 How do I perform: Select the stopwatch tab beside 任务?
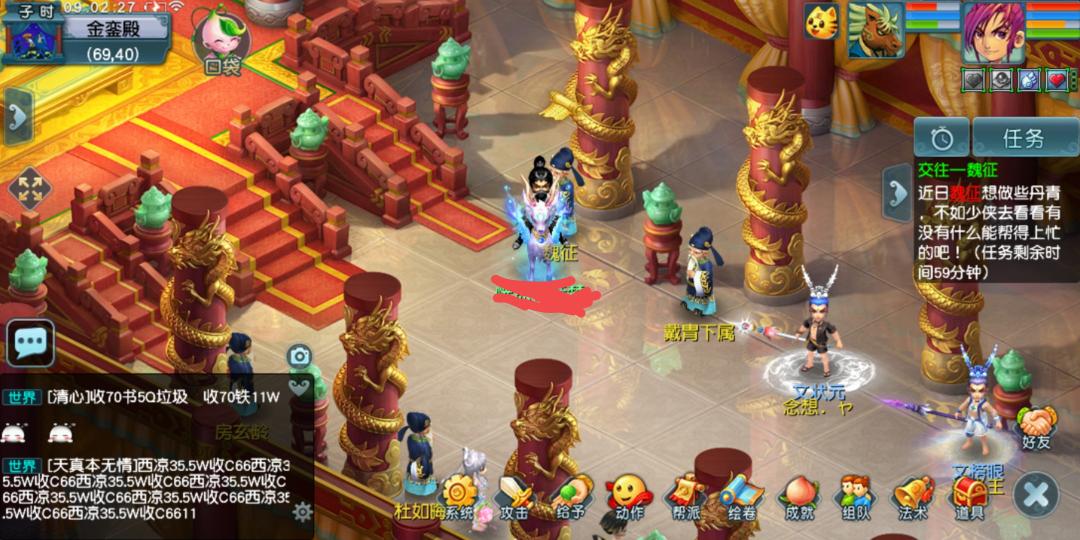(941, 139)
